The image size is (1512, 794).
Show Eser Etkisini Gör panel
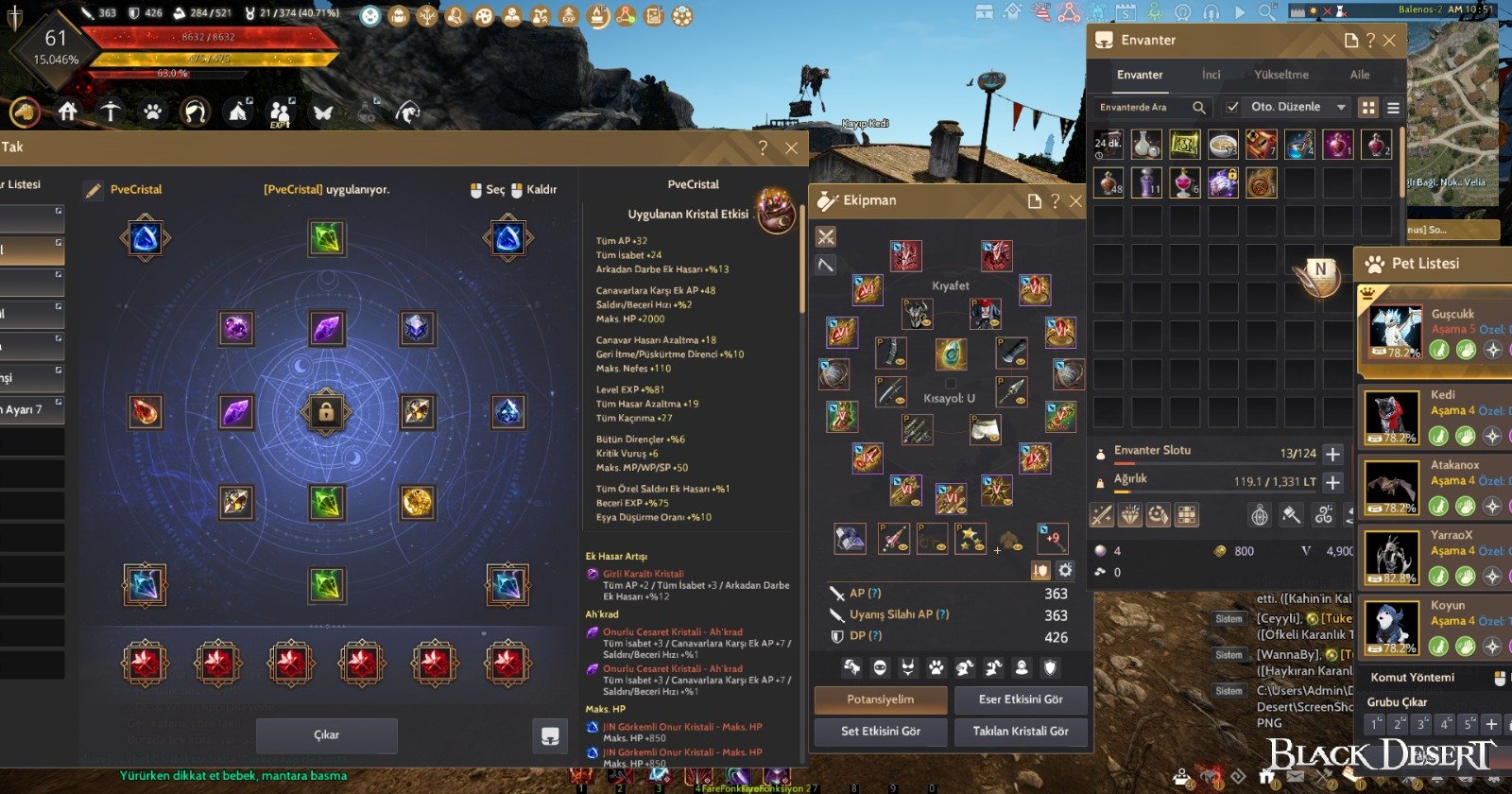[1021, 699]
